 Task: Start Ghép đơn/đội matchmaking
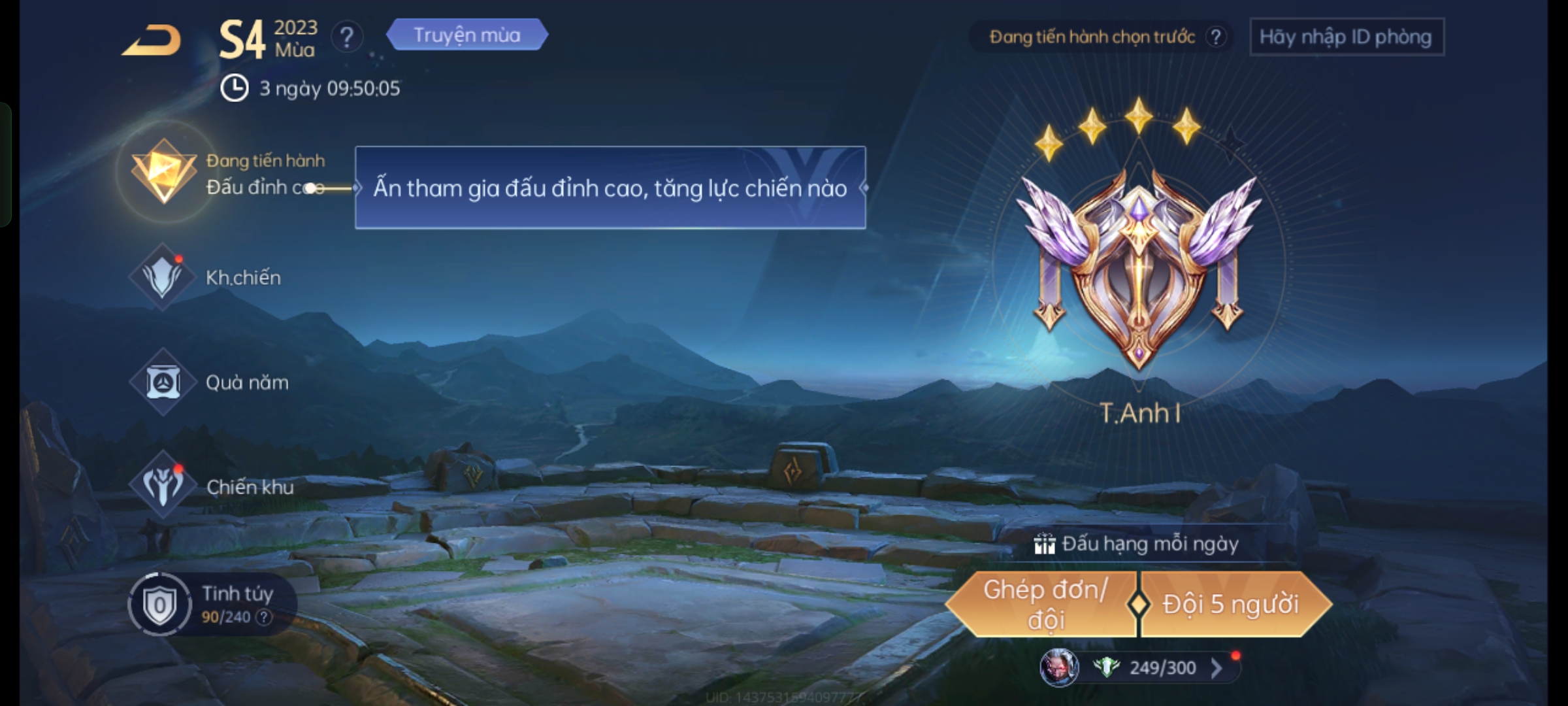pos(1044,605)
